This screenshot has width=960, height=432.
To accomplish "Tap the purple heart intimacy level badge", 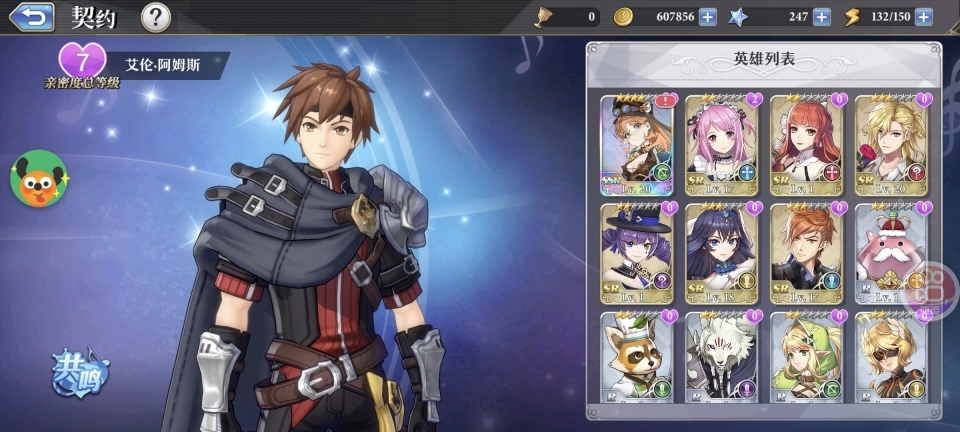I will [x=83, y=62].
